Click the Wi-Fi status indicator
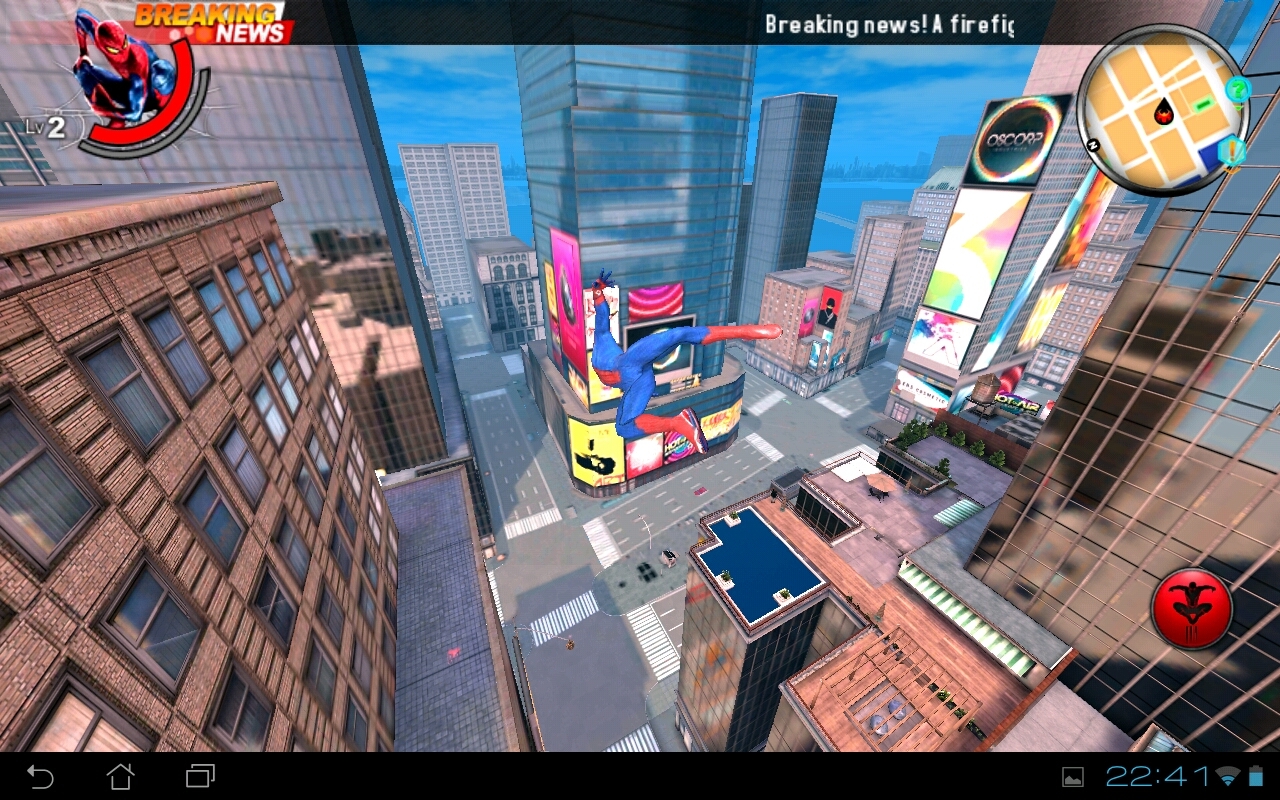The width and height of the screenshot is (1280, 800). (1226, 777)
